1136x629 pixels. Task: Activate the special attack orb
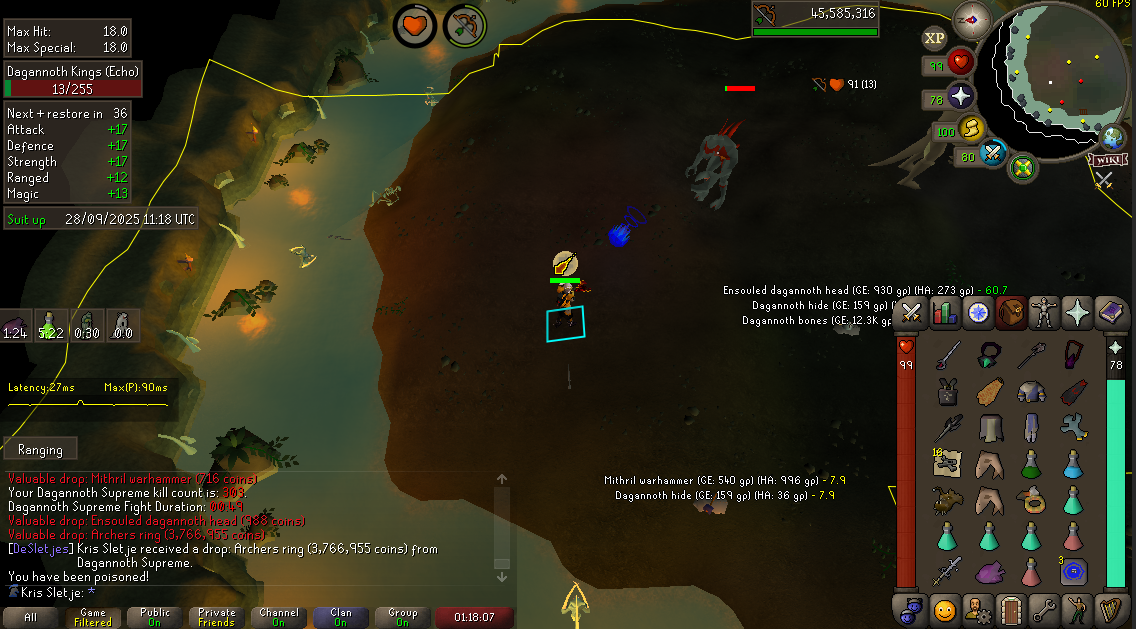(x=992, y=154)
